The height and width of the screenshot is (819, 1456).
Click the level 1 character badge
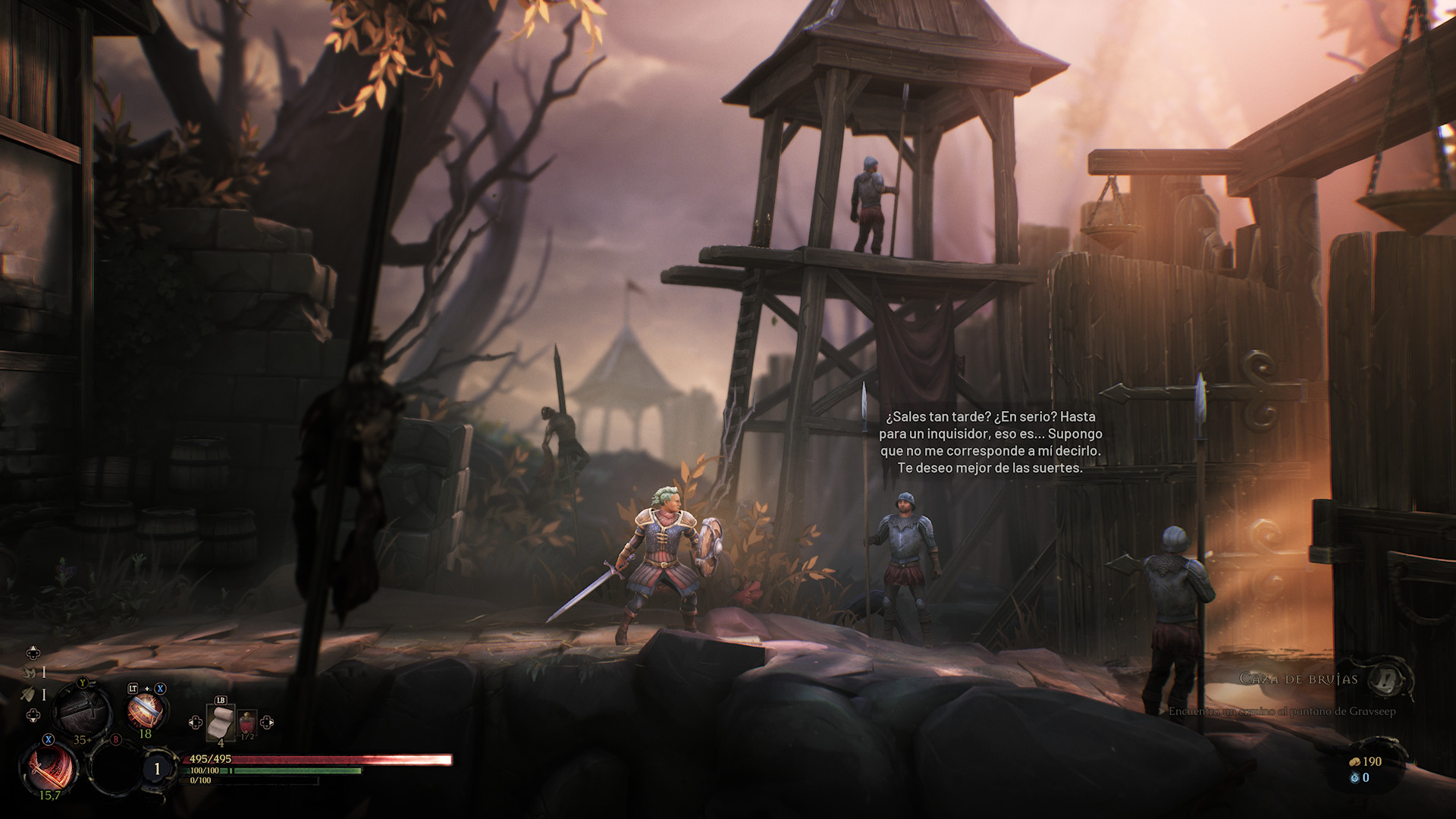pyautogui.click(x=157, y=769)
